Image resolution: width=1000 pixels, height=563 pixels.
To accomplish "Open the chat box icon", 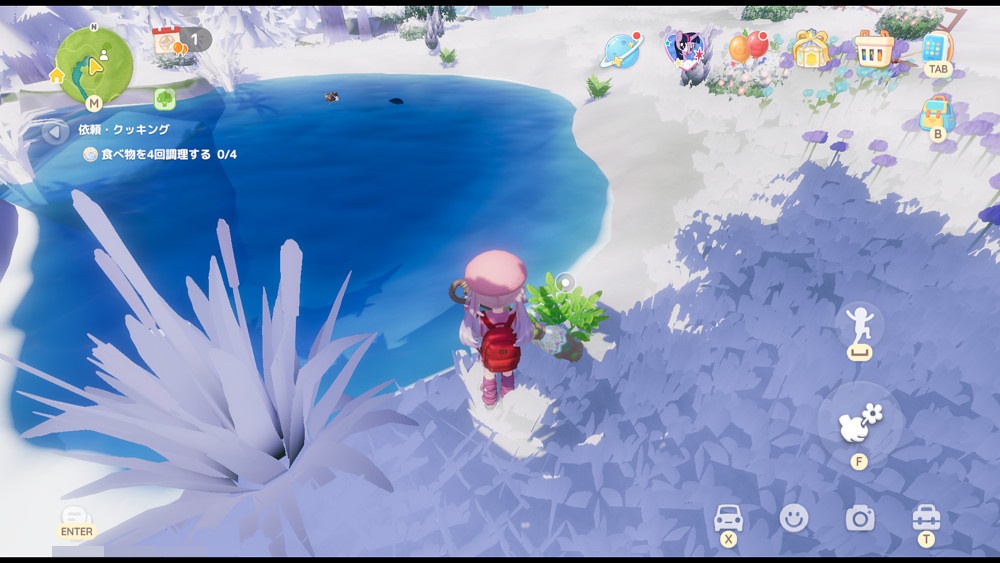I will (76, 517).
